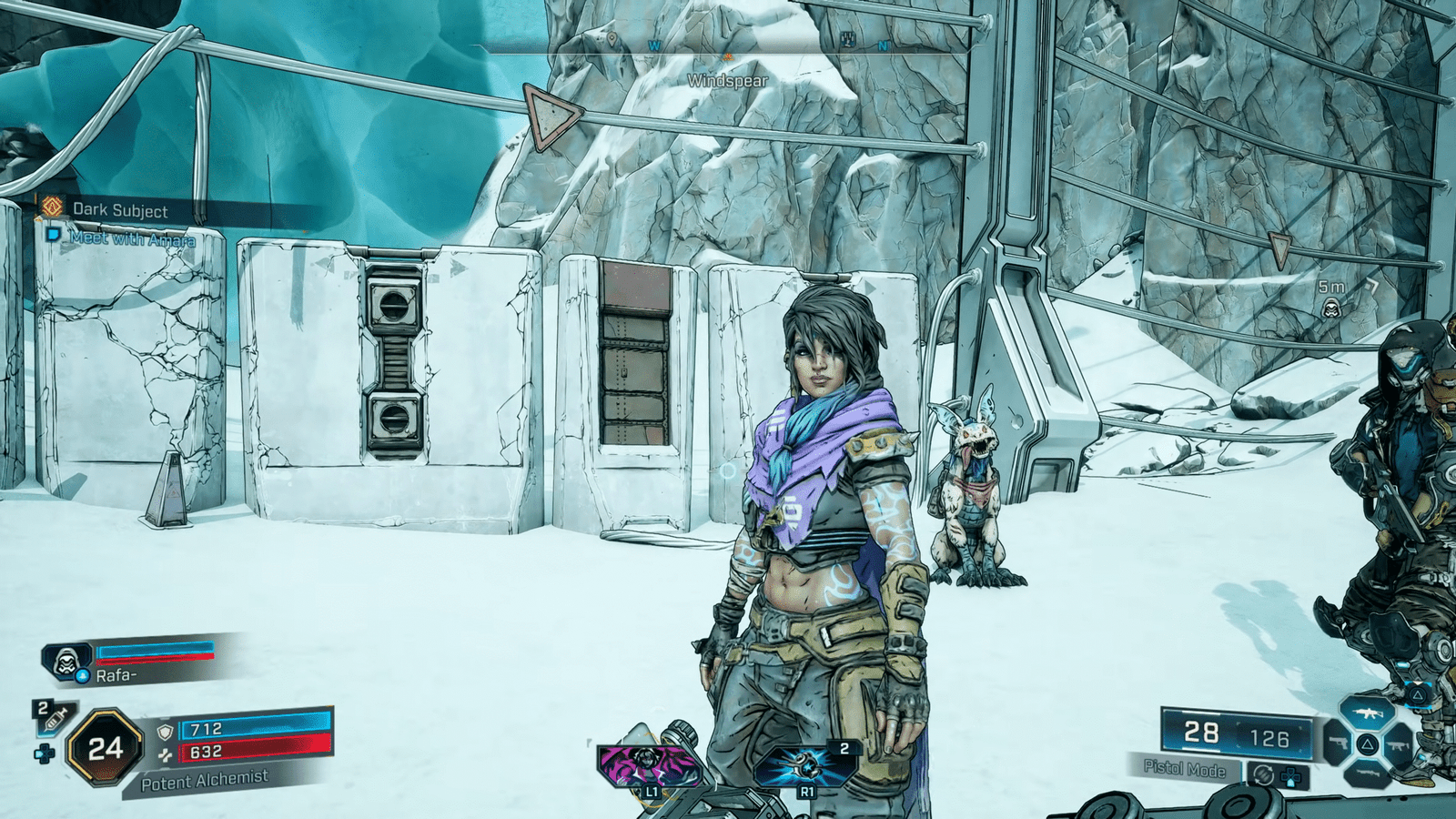Select the Dark Subject quest tracker
The image size is (1456, 819).
tap(119, 210)
